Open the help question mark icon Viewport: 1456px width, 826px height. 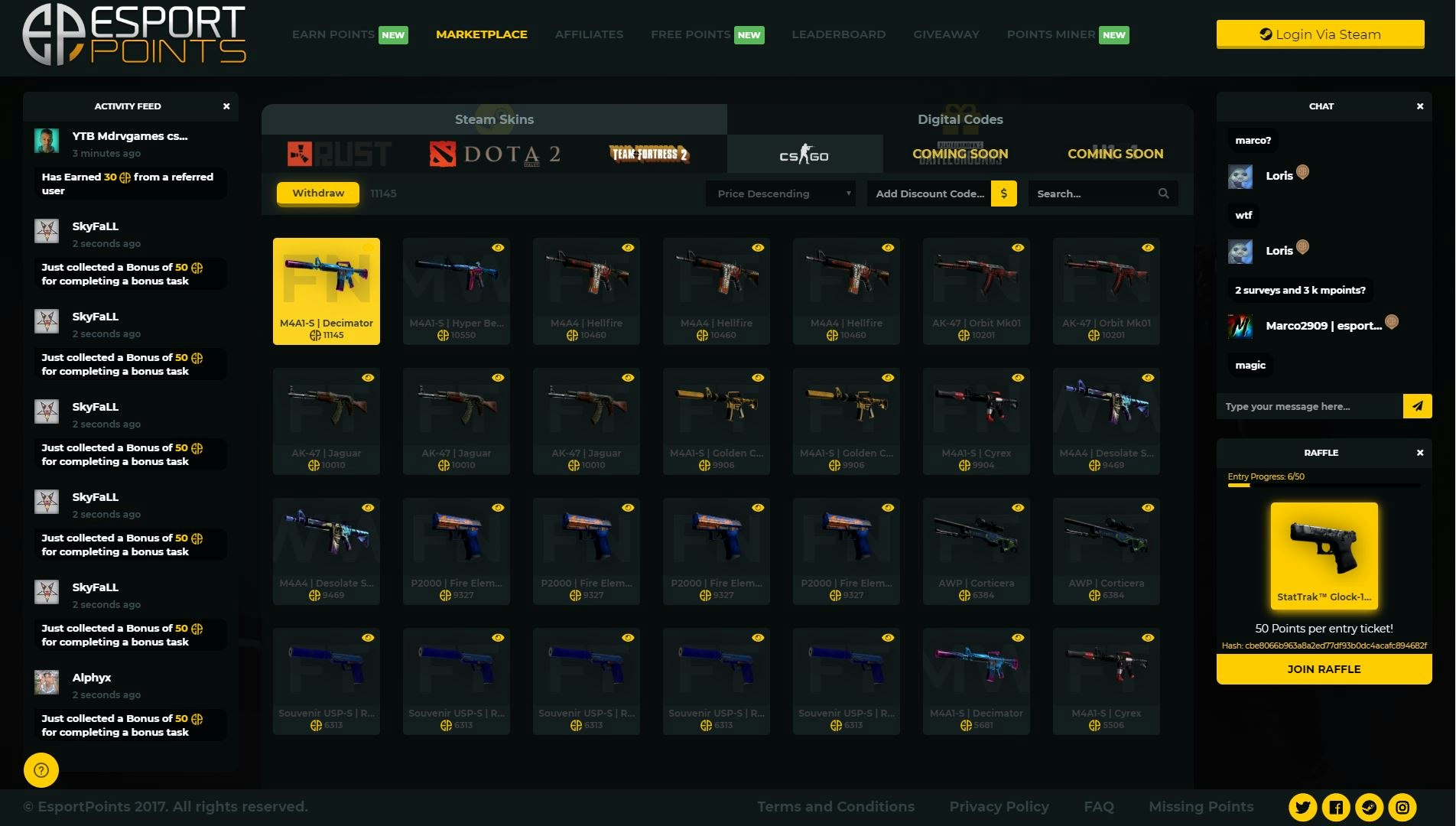pyautogui.click(x=41, y=770)
